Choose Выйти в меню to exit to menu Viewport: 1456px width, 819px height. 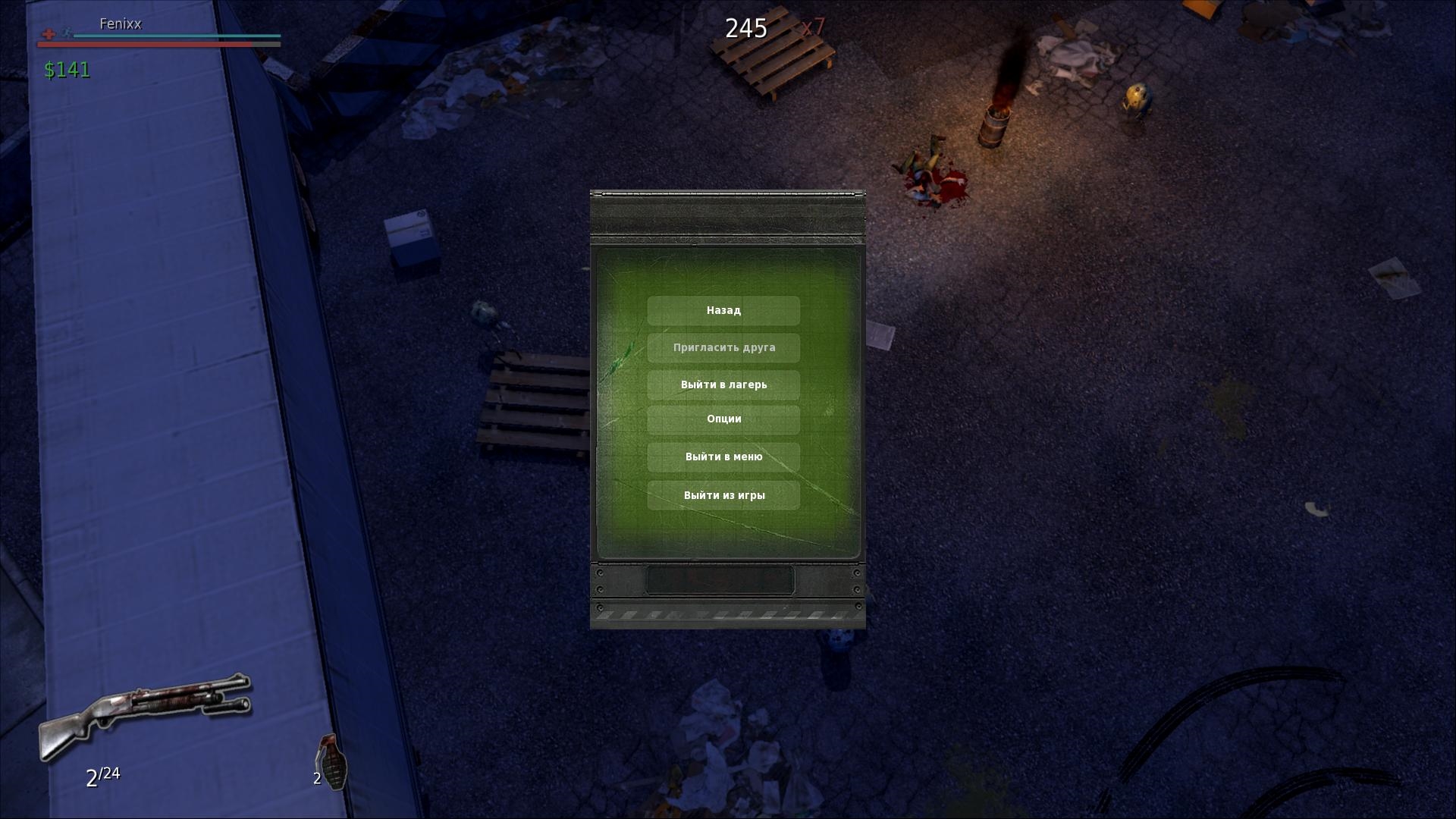pos(723,457)
